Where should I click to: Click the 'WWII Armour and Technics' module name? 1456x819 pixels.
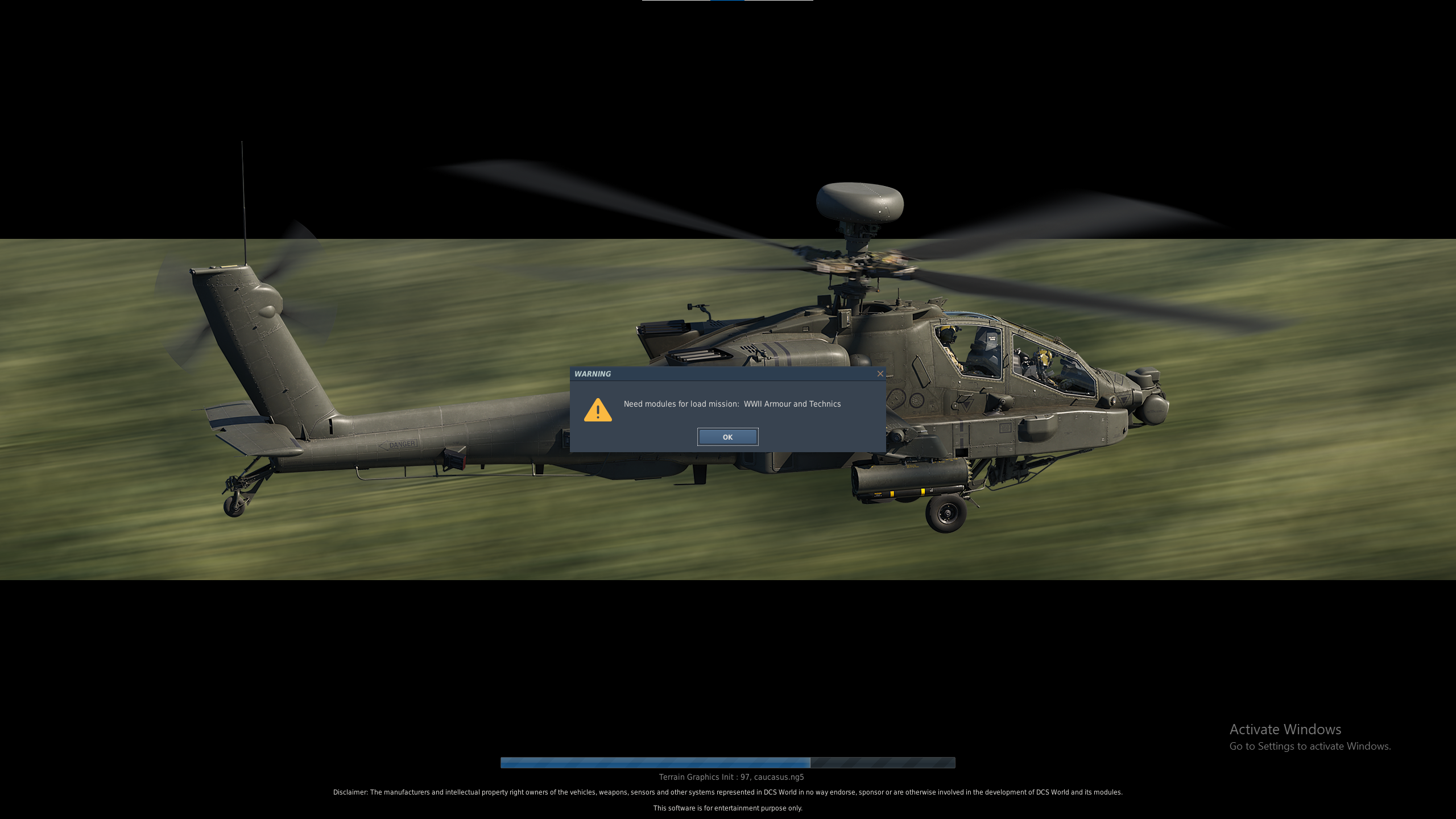coord(792,404)
